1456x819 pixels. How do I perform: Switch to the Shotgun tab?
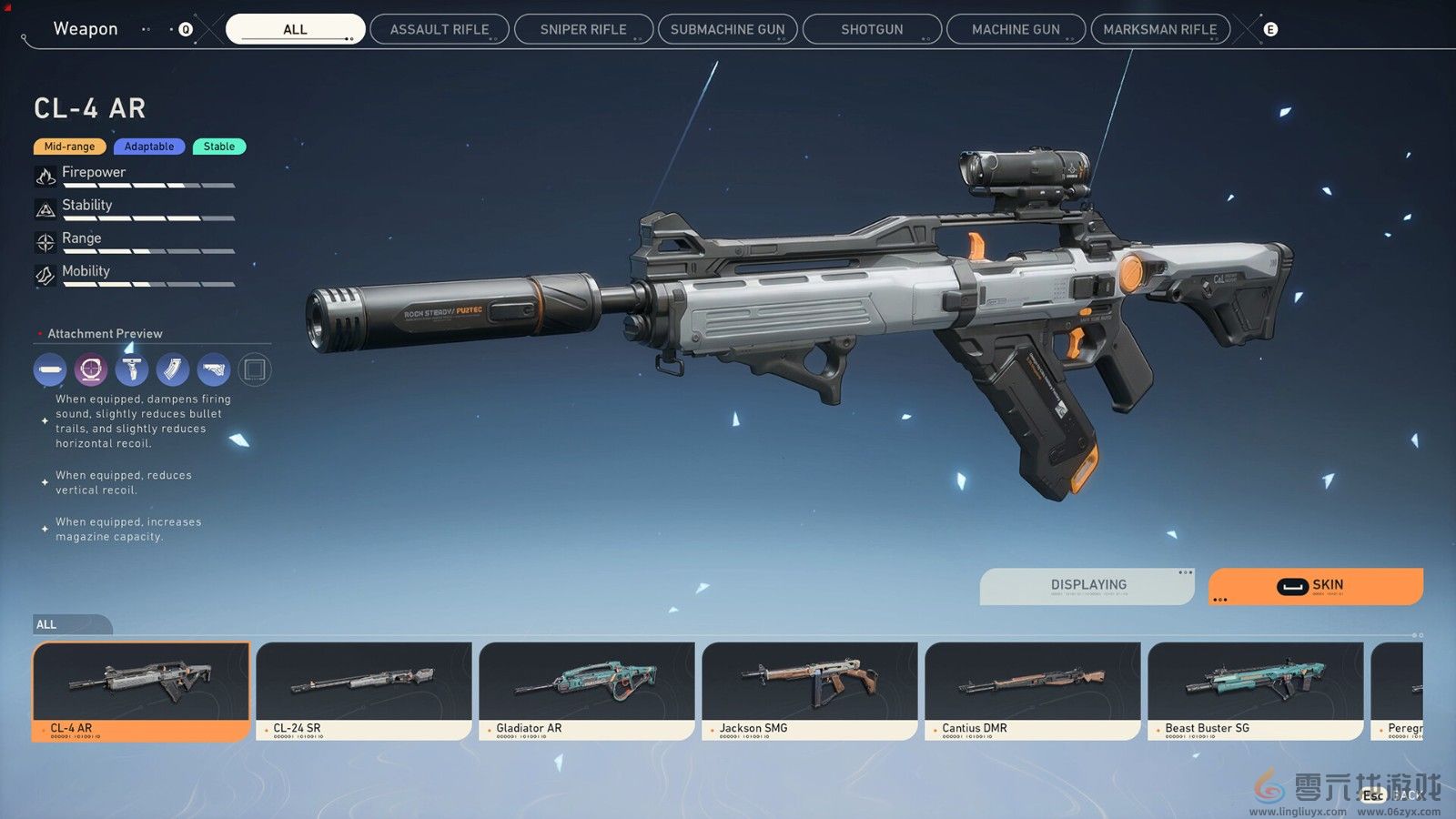tap(872, 29)
